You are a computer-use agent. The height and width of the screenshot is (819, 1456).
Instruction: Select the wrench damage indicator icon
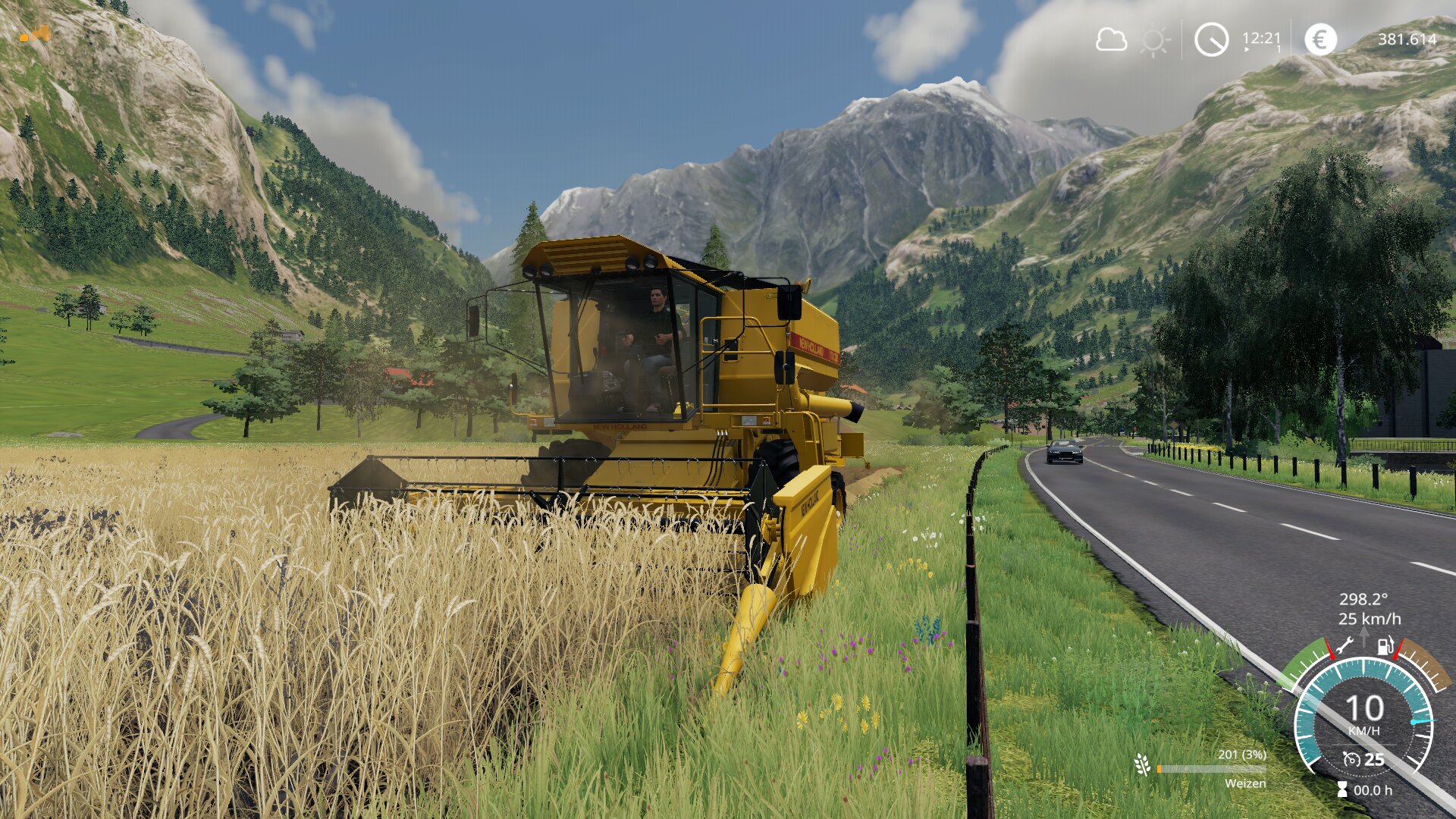pyautogui.click(x=1345, y=646)
